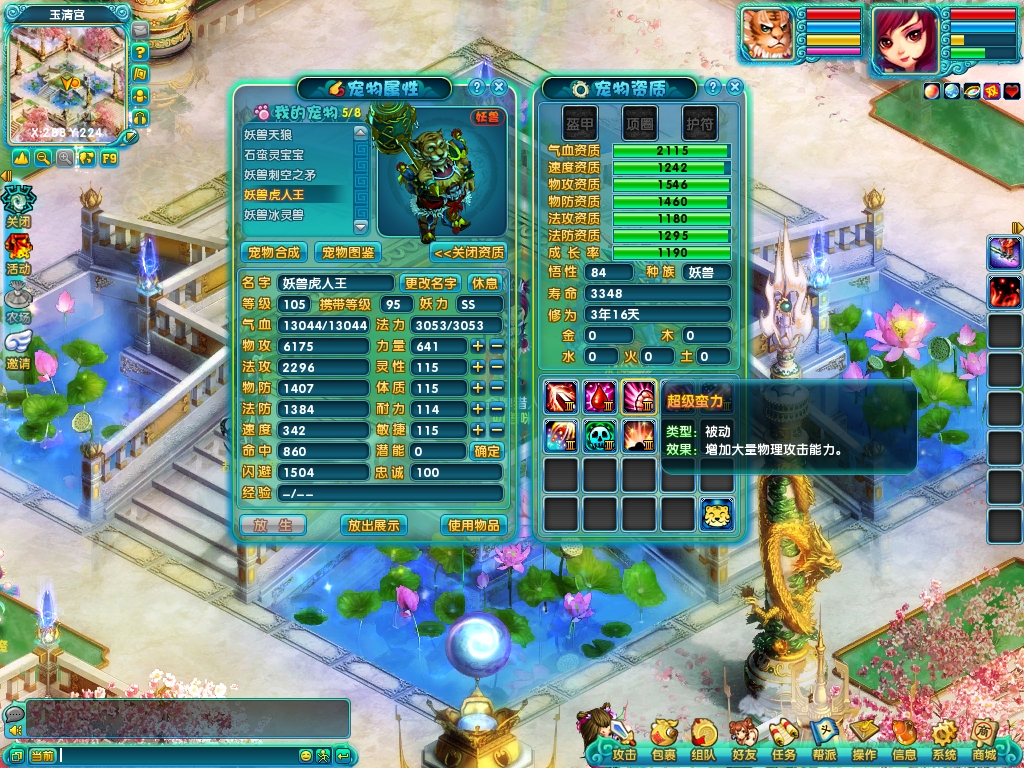Confirm the attribute points with 确定

[487, 451]
